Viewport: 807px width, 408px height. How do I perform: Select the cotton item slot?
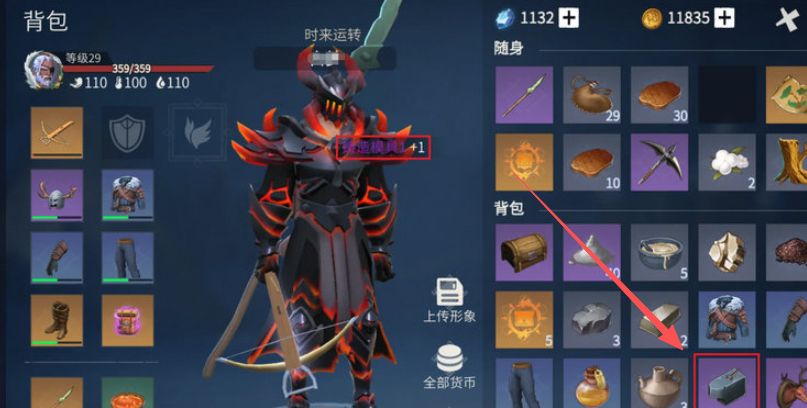pyautogui.click(x=726, y=160)
